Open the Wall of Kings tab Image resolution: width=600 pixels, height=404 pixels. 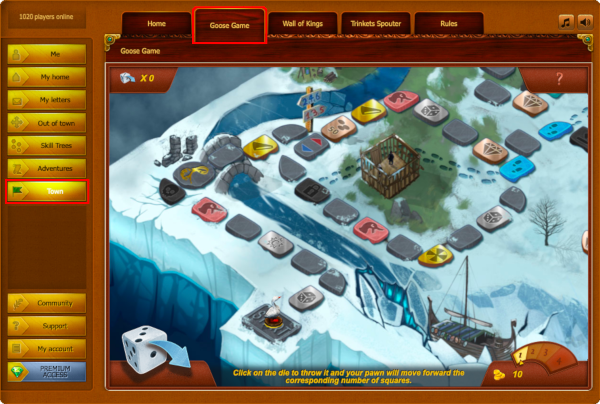coord(302,24)
